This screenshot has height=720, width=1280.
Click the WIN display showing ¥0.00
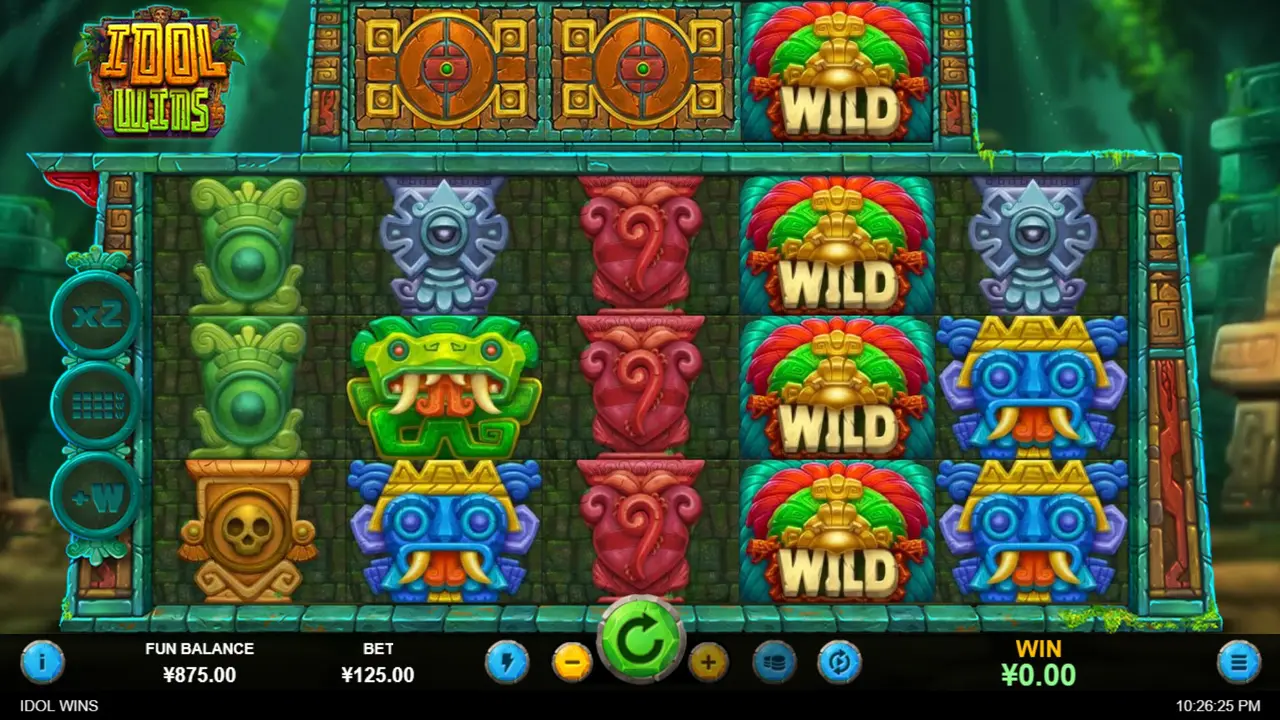[1039, 661]
